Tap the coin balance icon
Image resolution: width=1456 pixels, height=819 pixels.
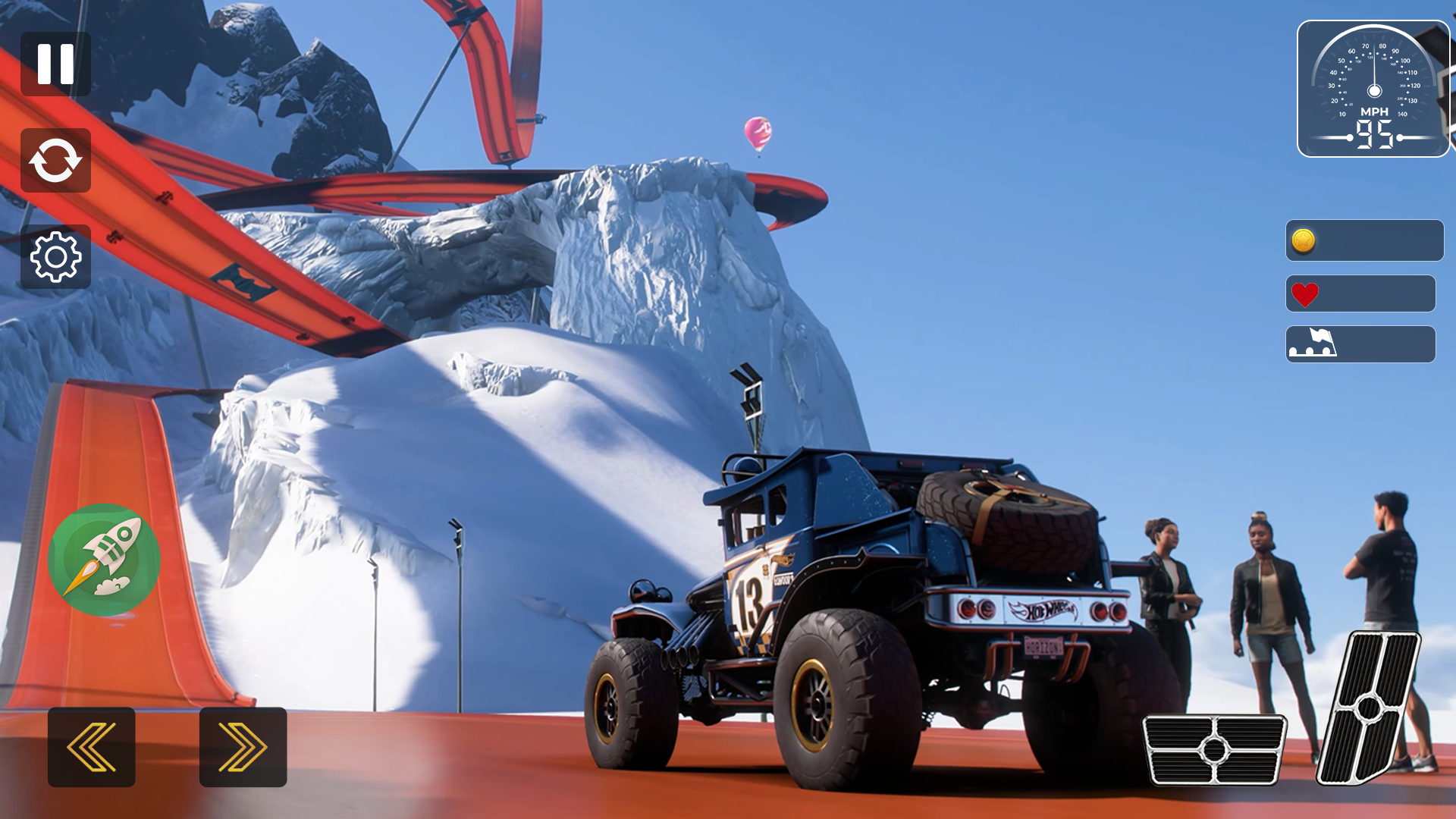(1304, 240)
